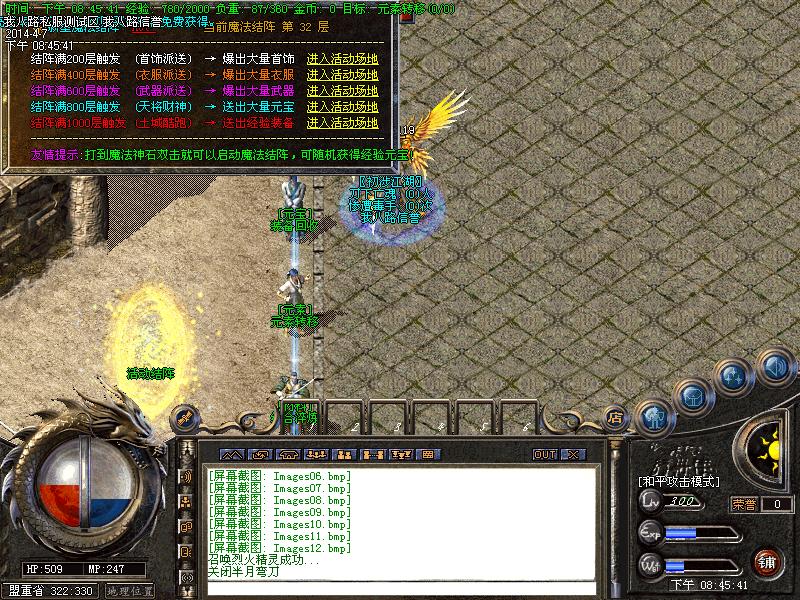Click the chat text input bar
This screenshot has height=600, width=800.
pos(400,588)
